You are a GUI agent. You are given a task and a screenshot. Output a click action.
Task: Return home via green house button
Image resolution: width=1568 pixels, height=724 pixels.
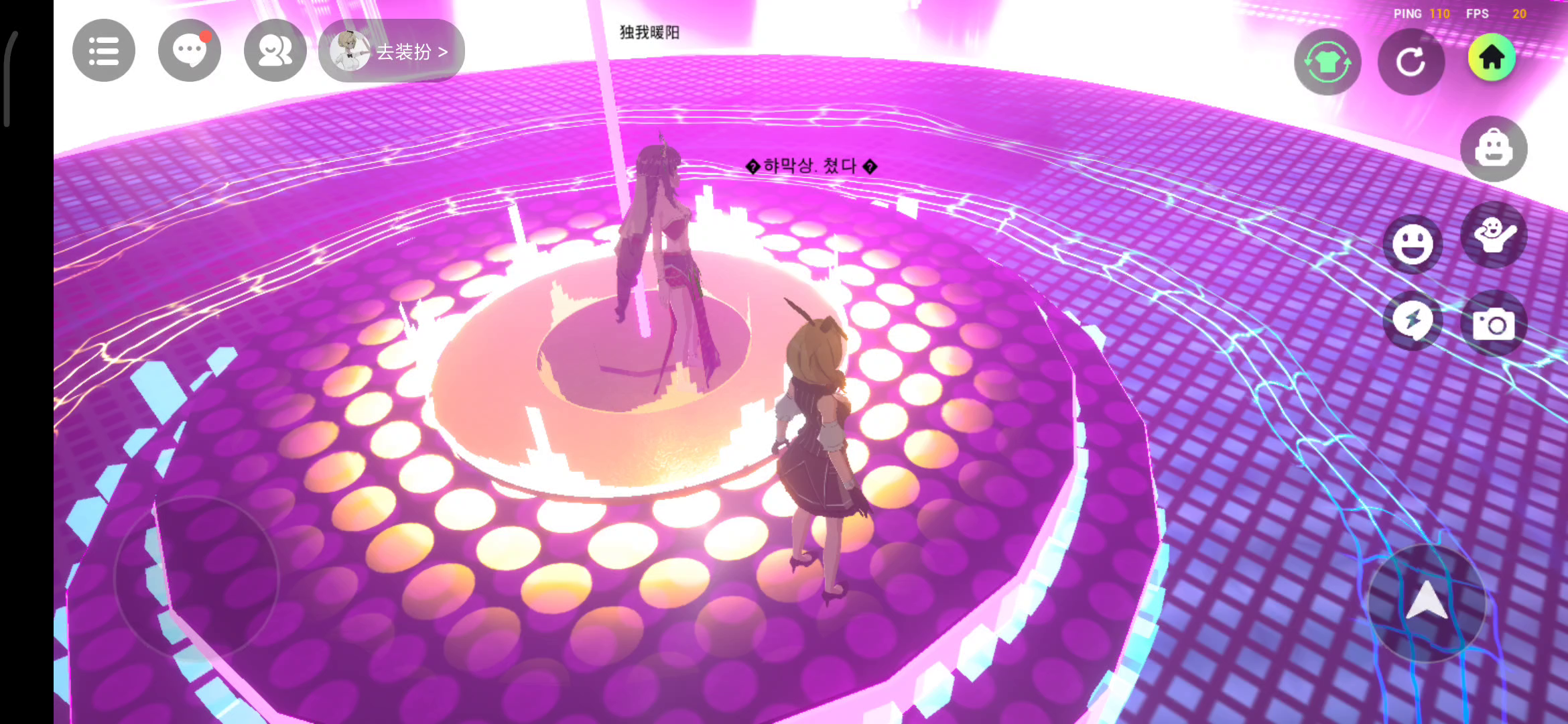1492,58
